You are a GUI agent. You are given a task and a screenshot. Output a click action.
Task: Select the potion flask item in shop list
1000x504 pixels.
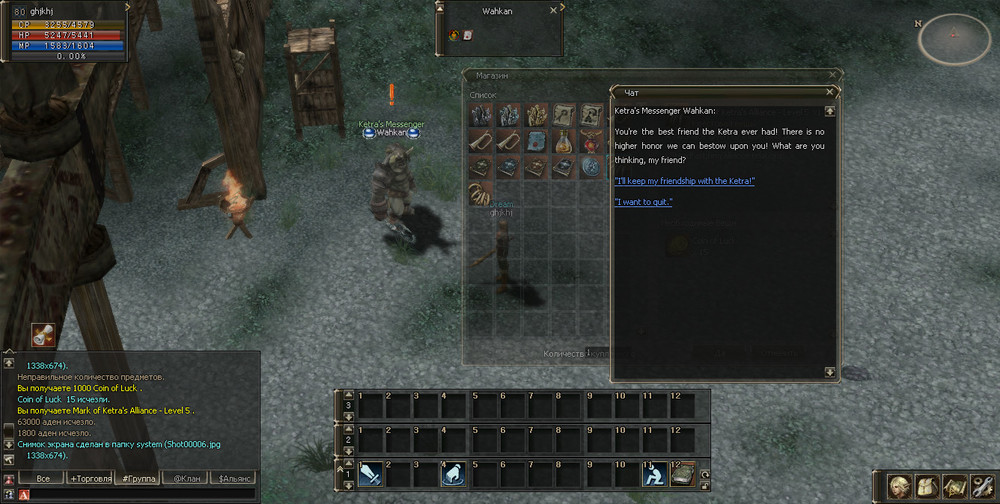(x=565, y=141)
